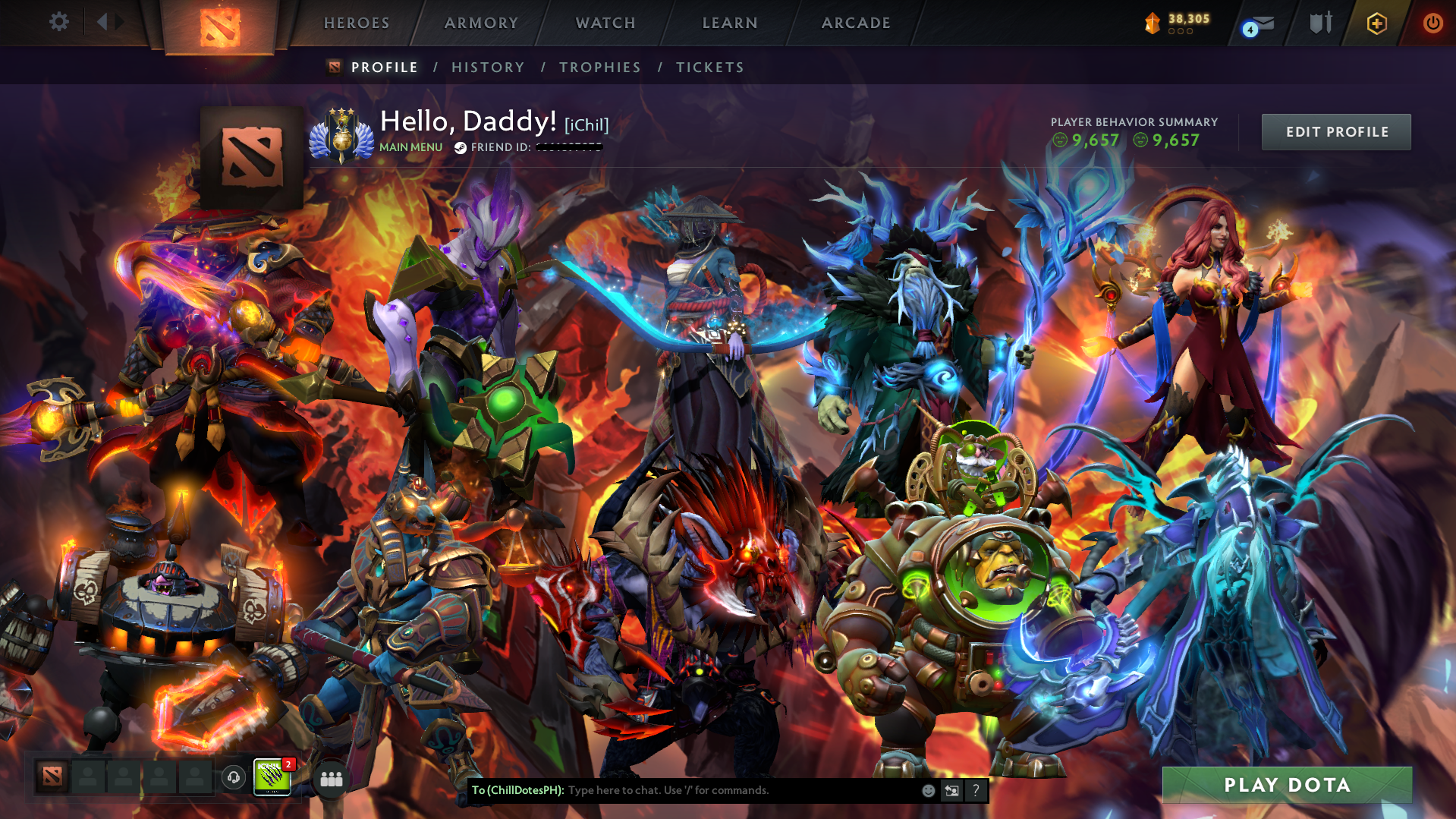The image size is (1456, 819).
Task: Click the Dota 2 logo in party bar
Action: (52, 777)
